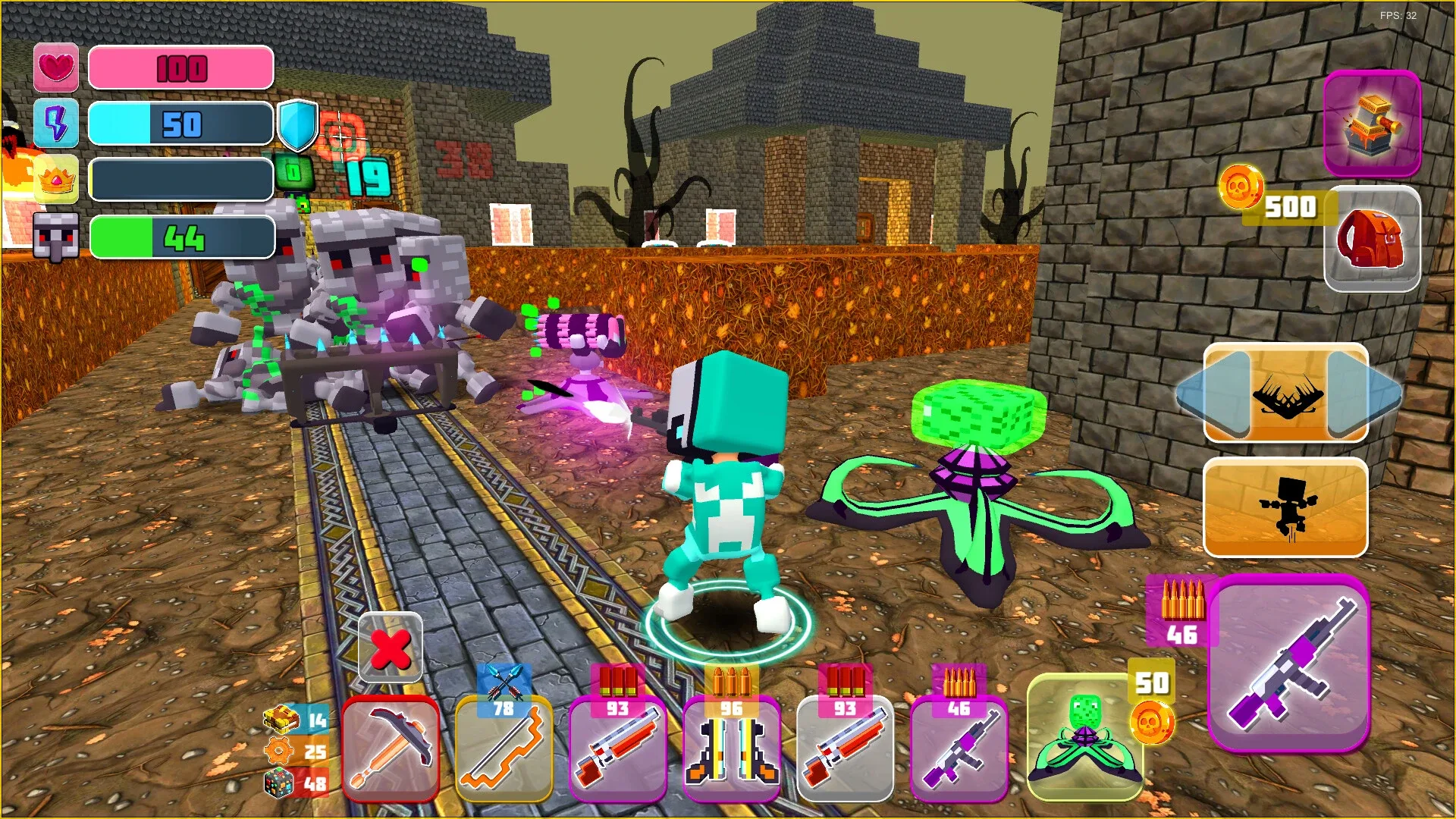Activate the jetpack jump ability card
The image size is (1456, 819).
[1285, 508]
